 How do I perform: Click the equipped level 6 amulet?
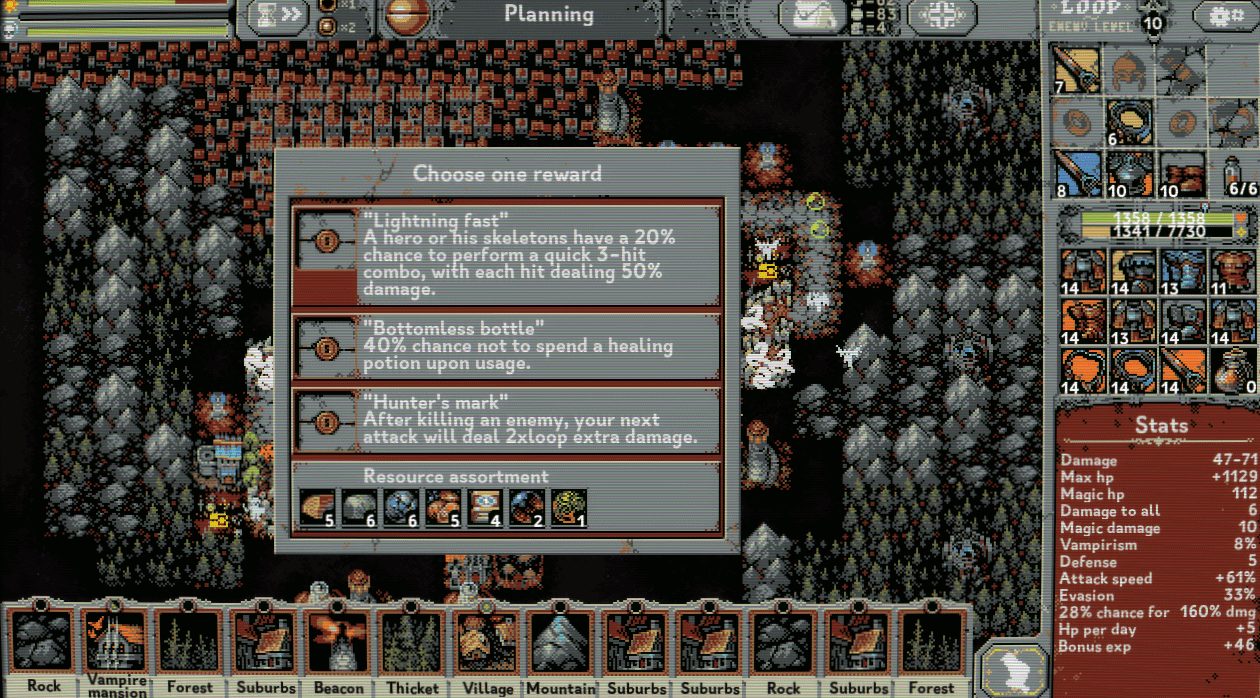[1129, 123]
